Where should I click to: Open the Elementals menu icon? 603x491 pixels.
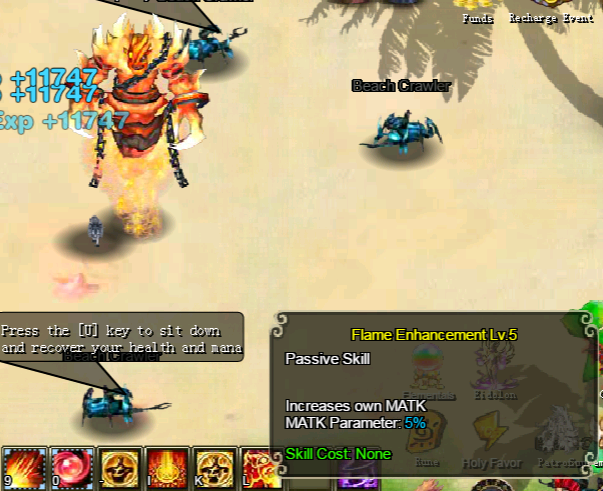point(429,372)
